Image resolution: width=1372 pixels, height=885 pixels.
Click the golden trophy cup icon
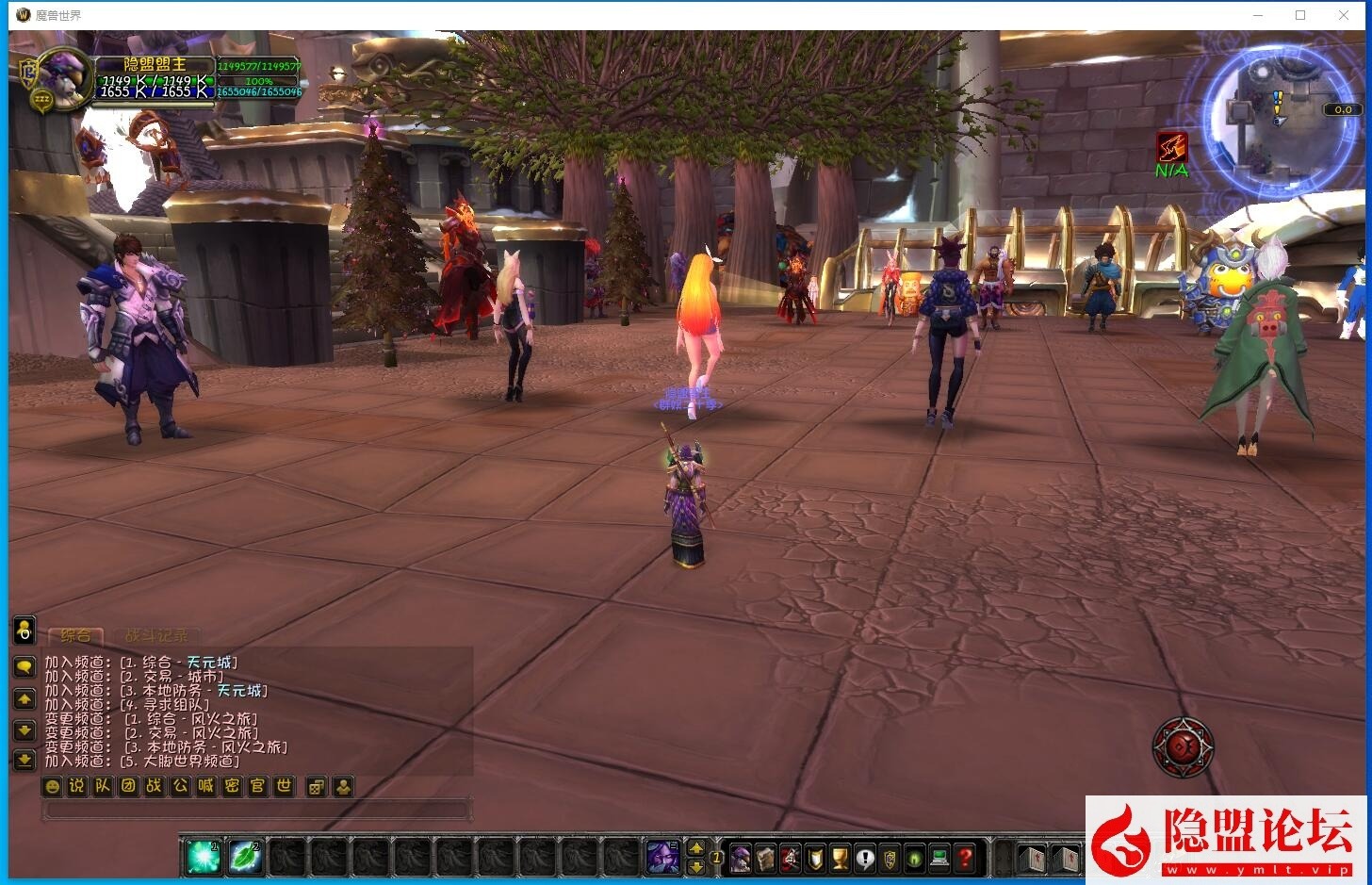click(840, 858)
